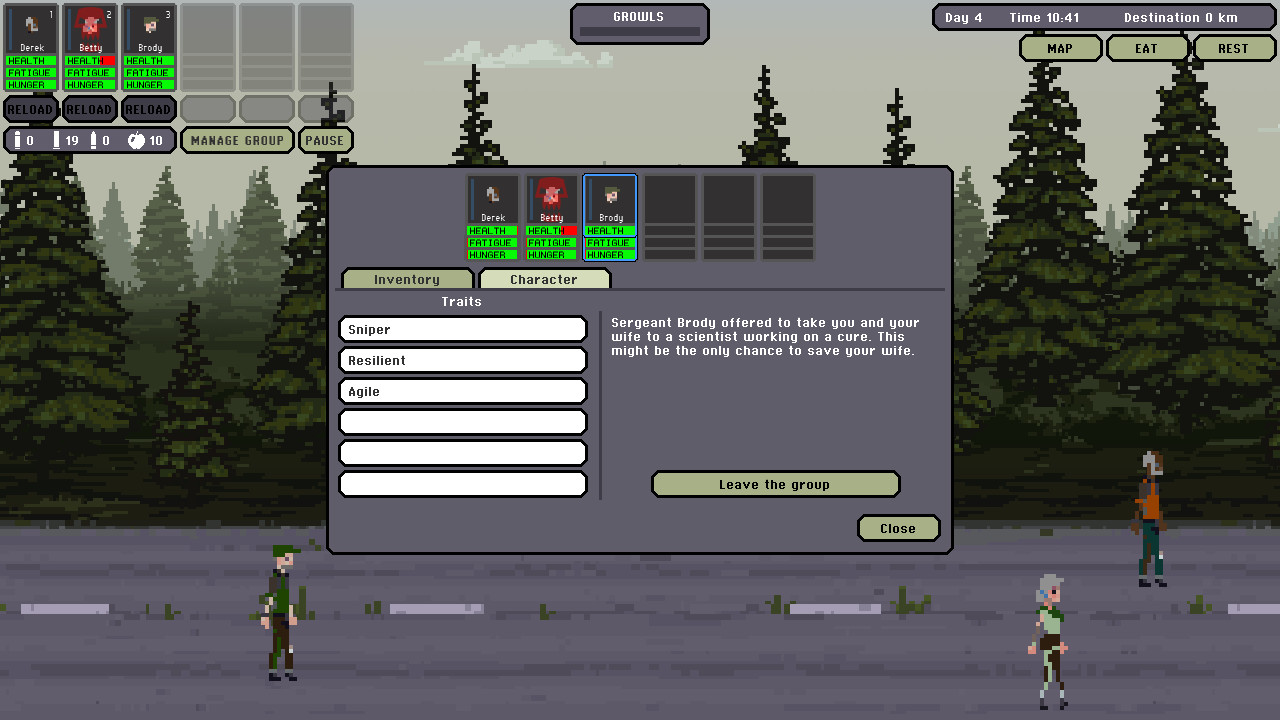
Task: Click the third bullet icon showing 0 ammo
Action: [x=97, y=140]
